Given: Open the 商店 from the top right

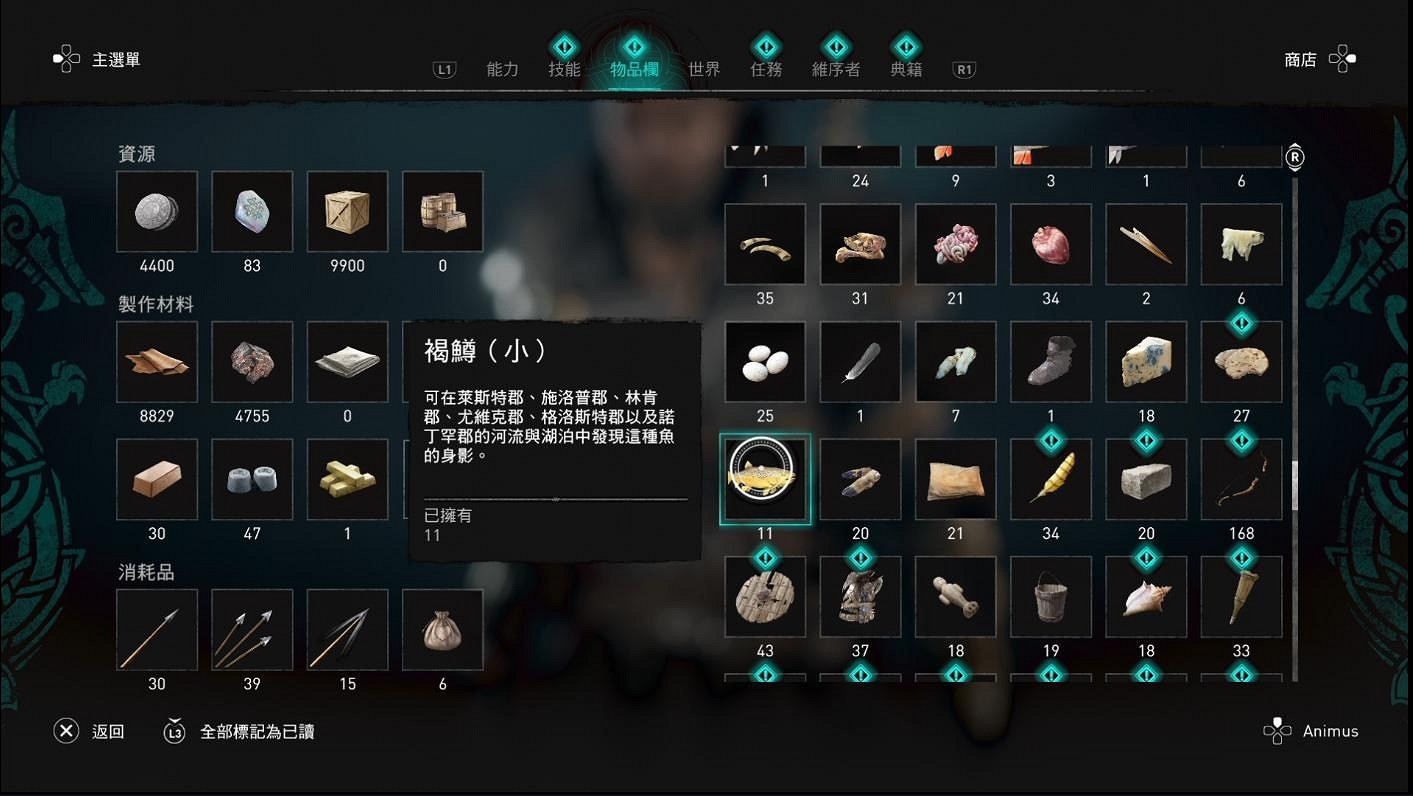Looking at the screenshot, I should pos(1300,60).
